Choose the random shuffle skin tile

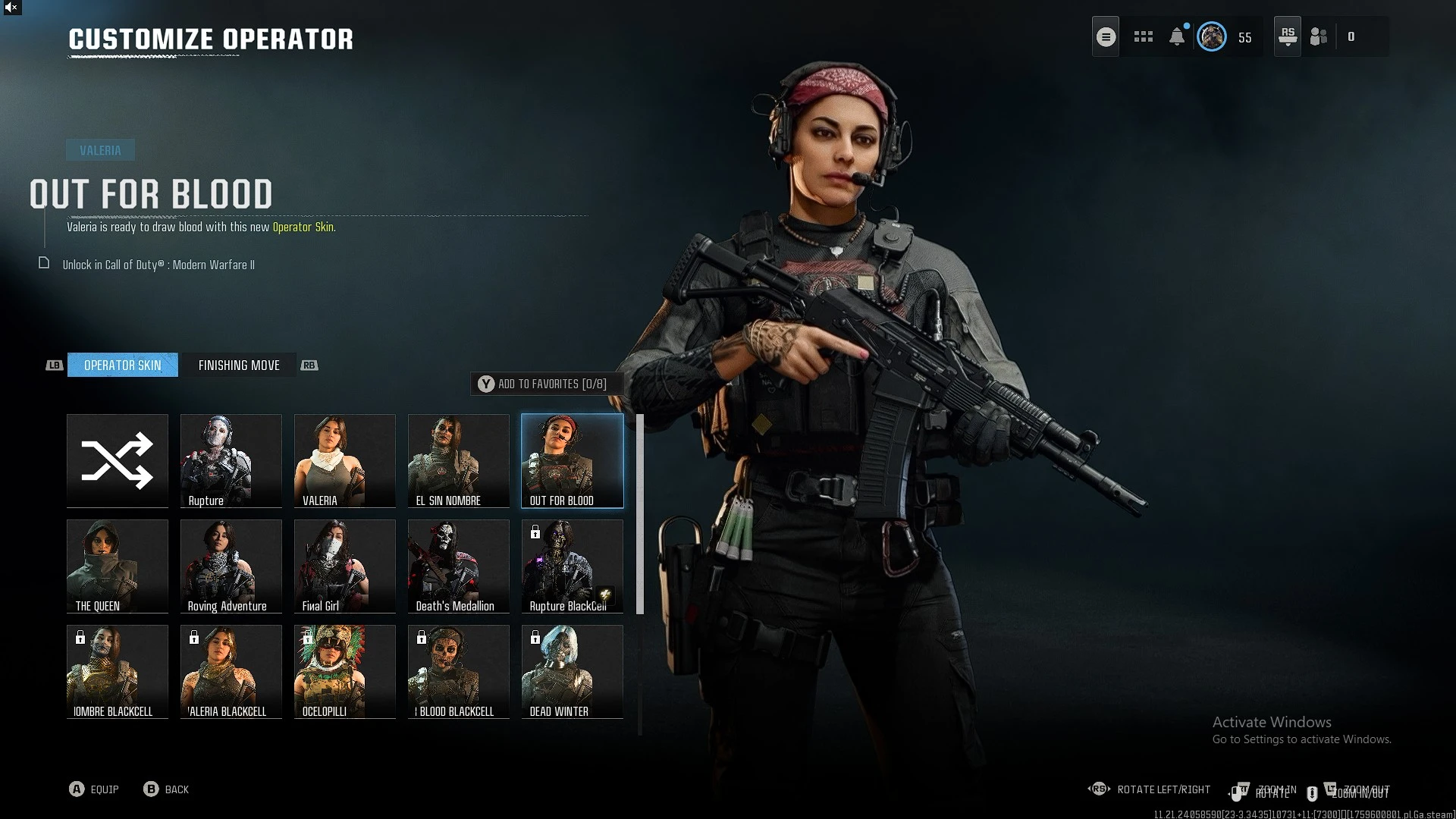tap(118, 460)
